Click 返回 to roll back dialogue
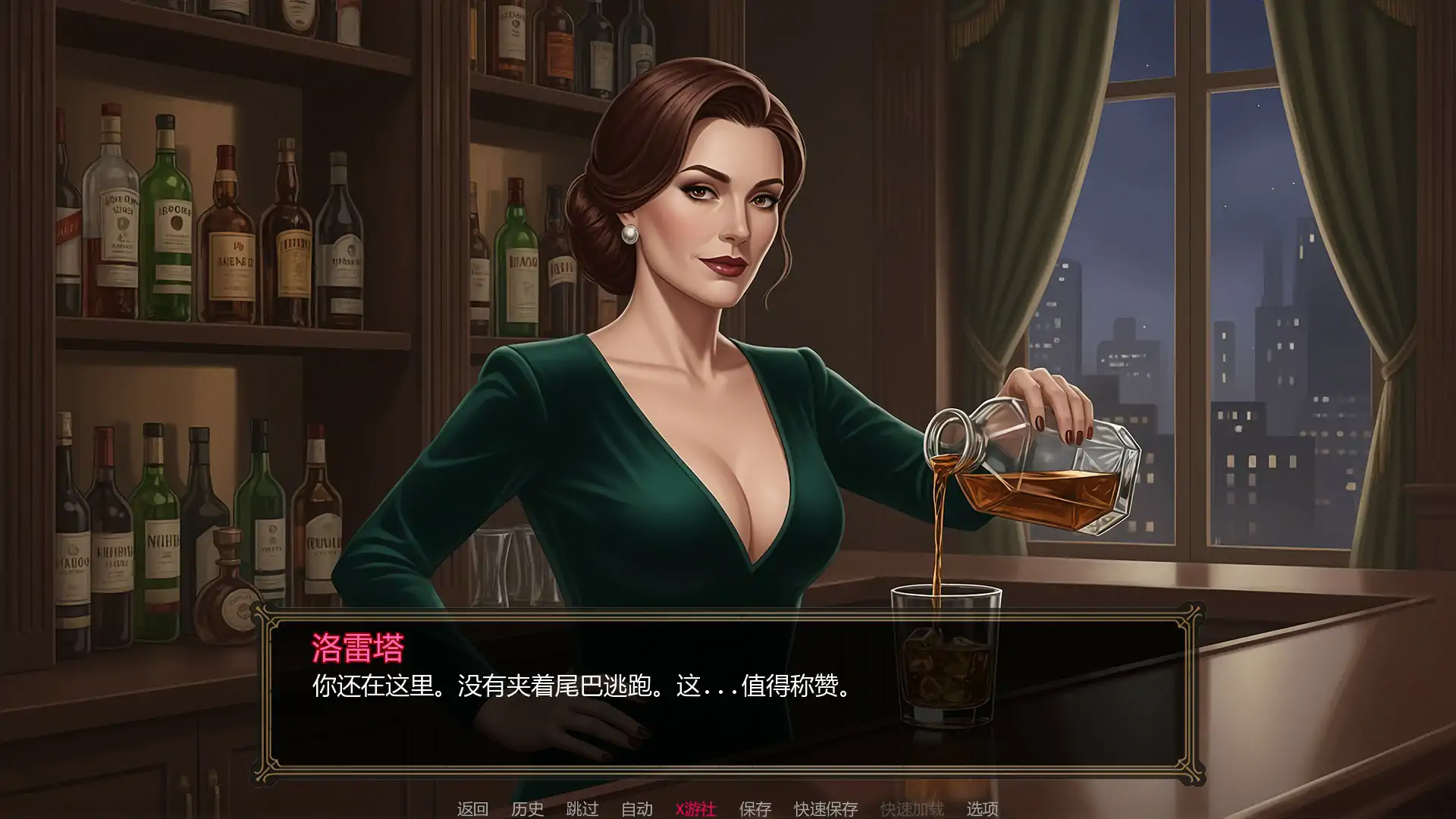 472,809
